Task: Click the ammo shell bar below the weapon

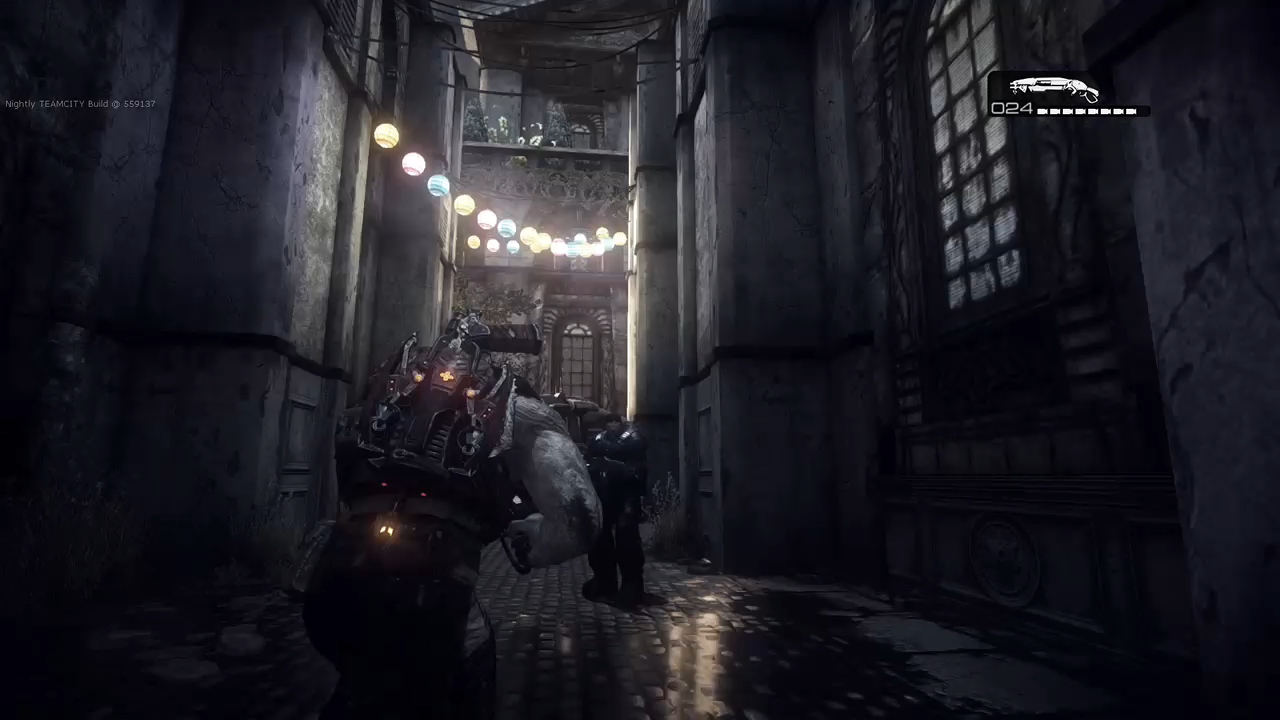Action: click(x=1087, y=110)
